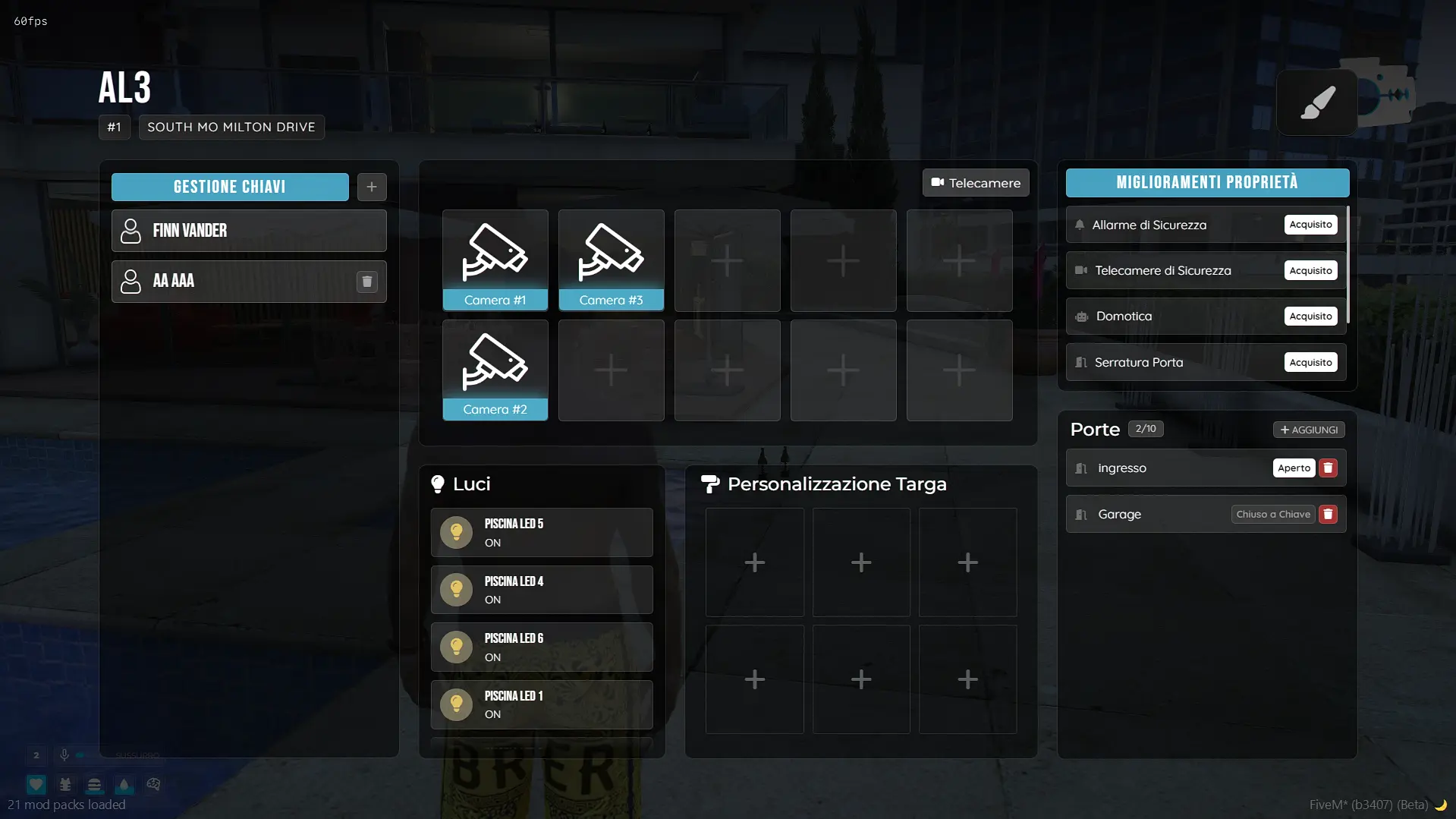This screenshot has width=1456, height=819.
Task: Click the water drop thirst icon
Action: pyautogui.click(x=124, y=785)
